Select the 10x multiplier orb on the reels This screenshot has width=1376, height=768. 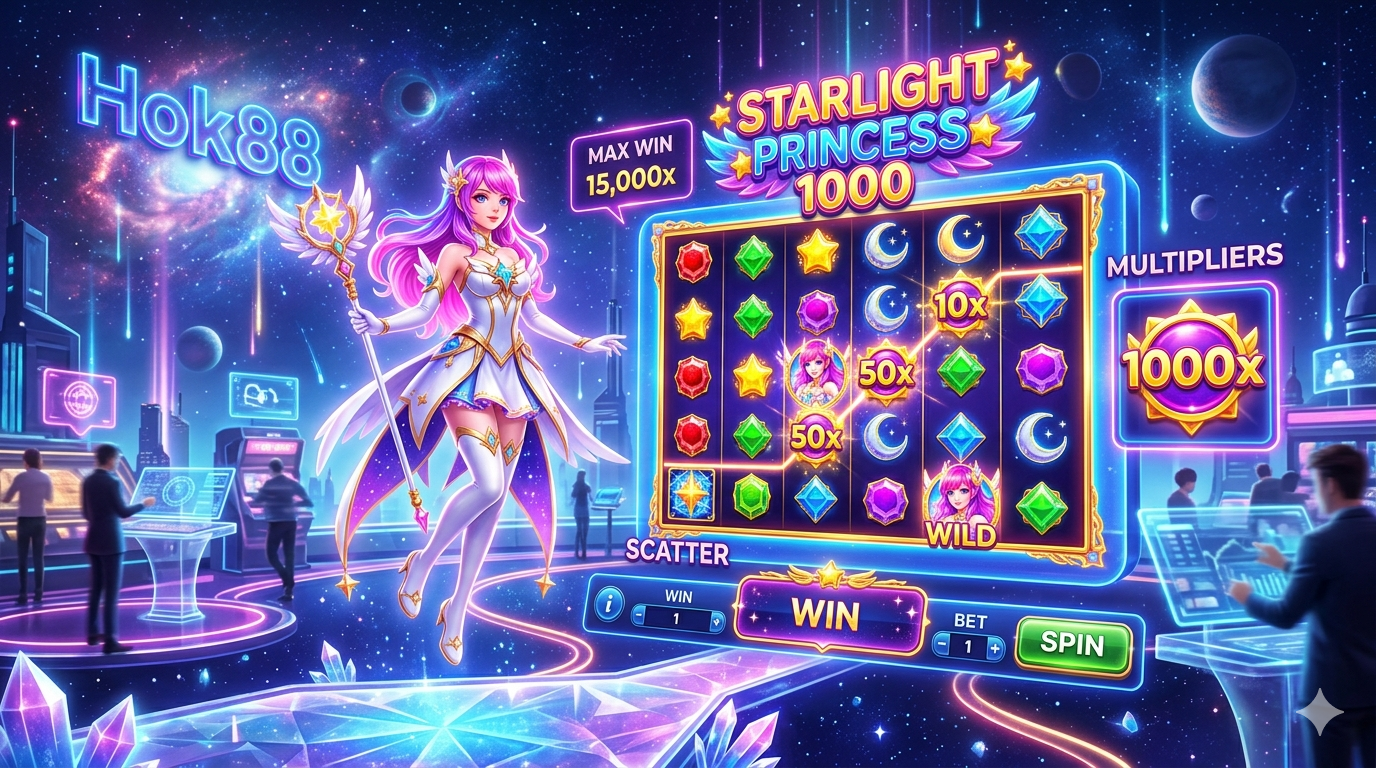pos(961,302)
